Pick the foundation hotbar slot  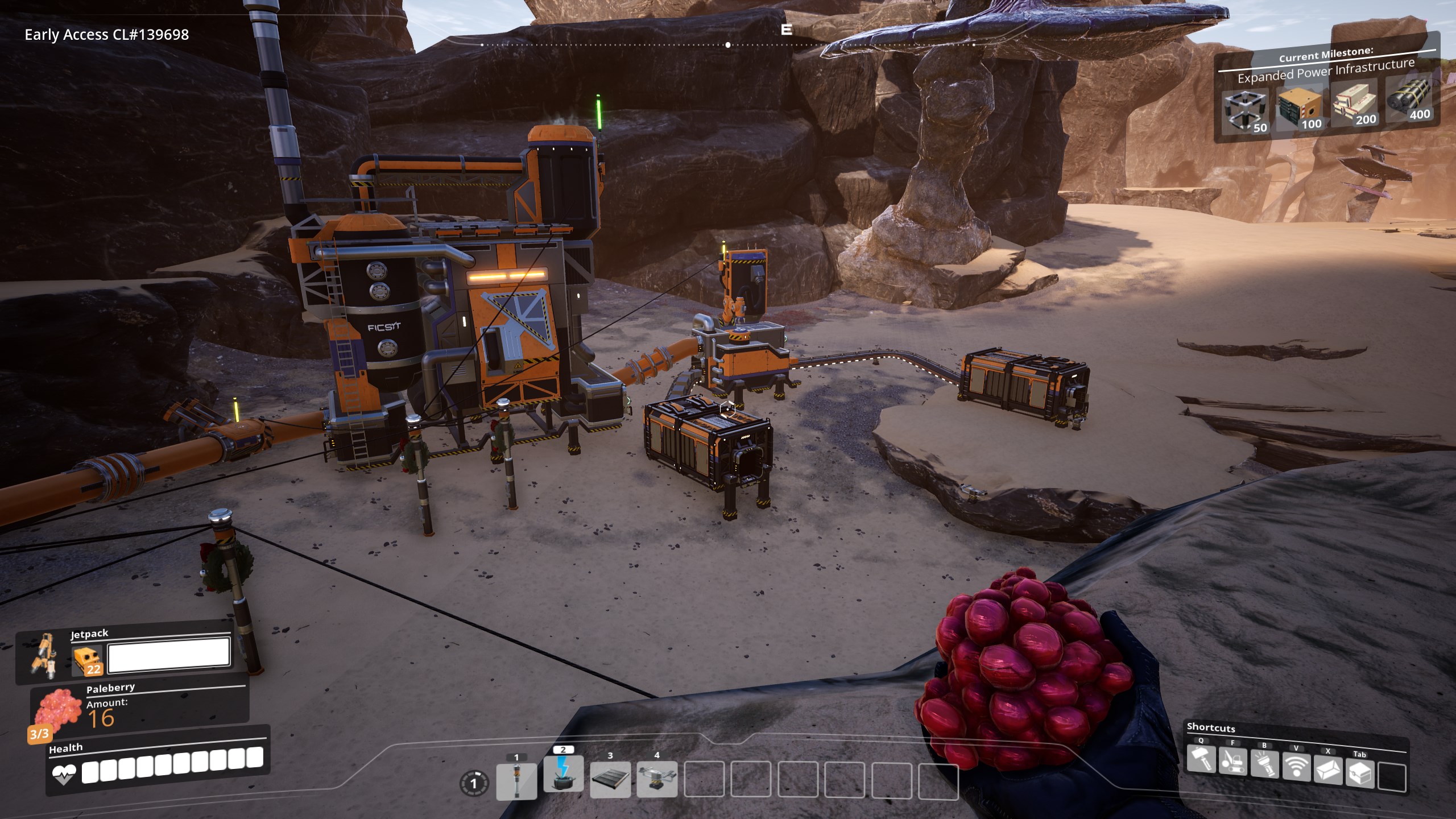coord(610,779)
